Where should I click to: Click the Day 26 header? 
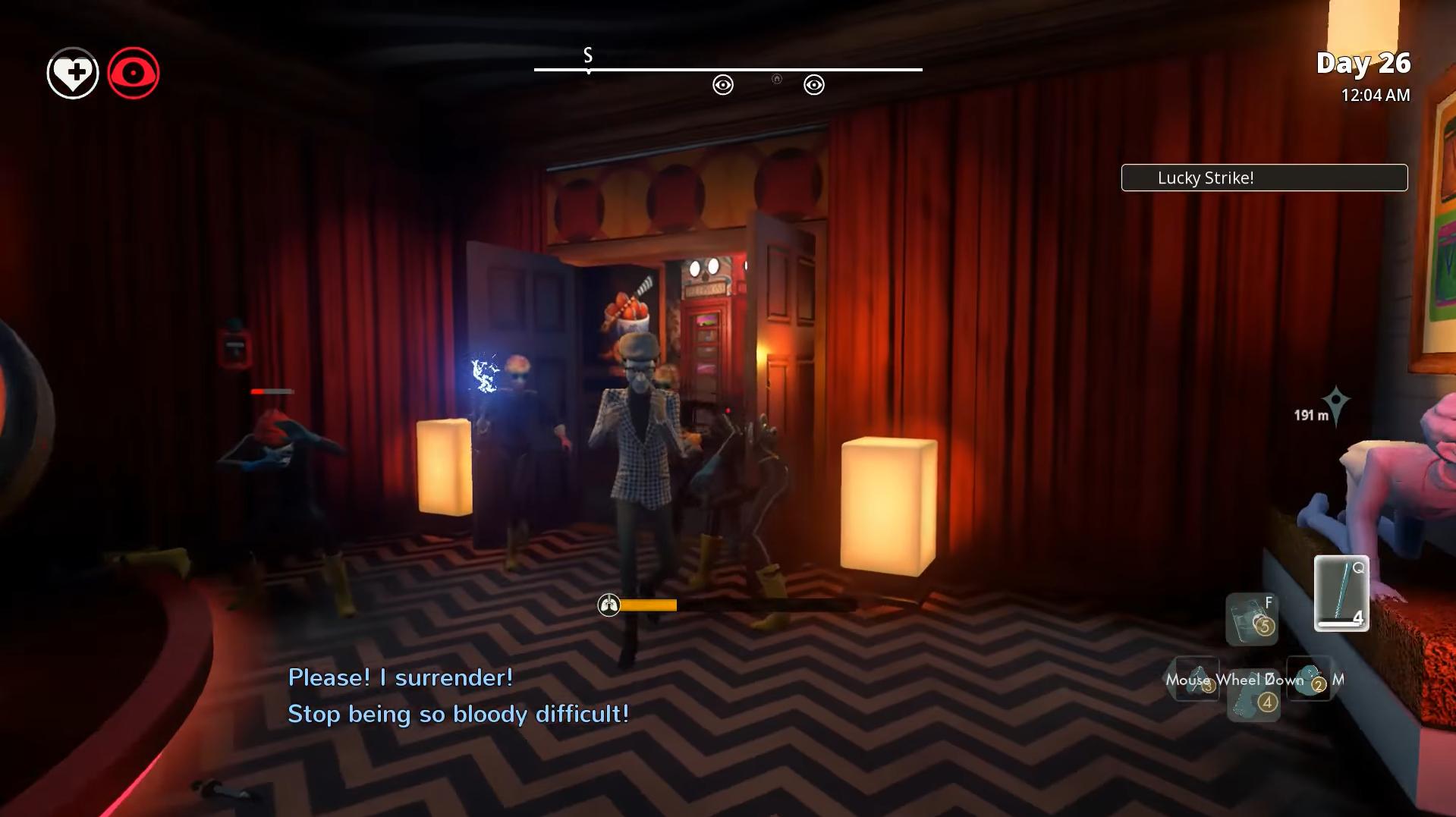[x=1364, y=64]
